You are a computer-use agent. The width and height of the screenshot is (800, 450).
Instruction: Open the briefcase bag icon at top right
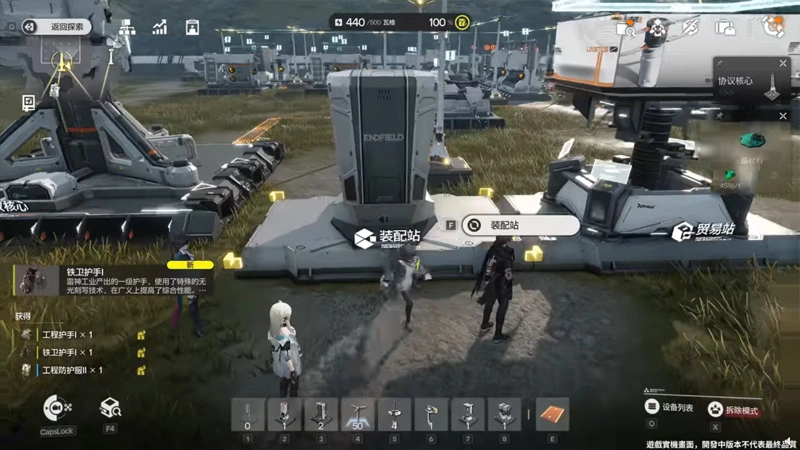pyautogui.click(x=724, y=28)
